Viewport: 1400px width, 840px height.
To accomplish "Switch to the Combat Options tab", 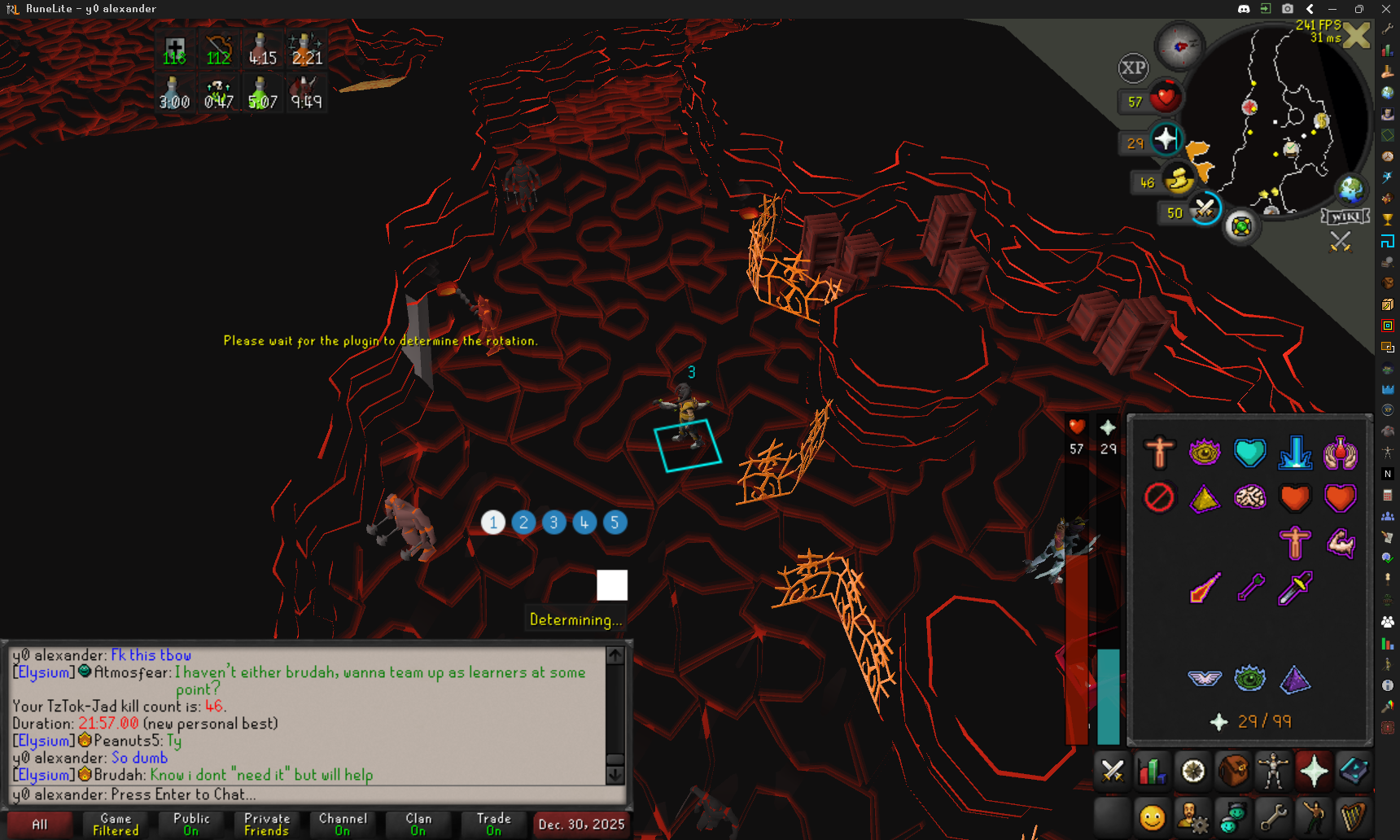I will pos(1112,771).
